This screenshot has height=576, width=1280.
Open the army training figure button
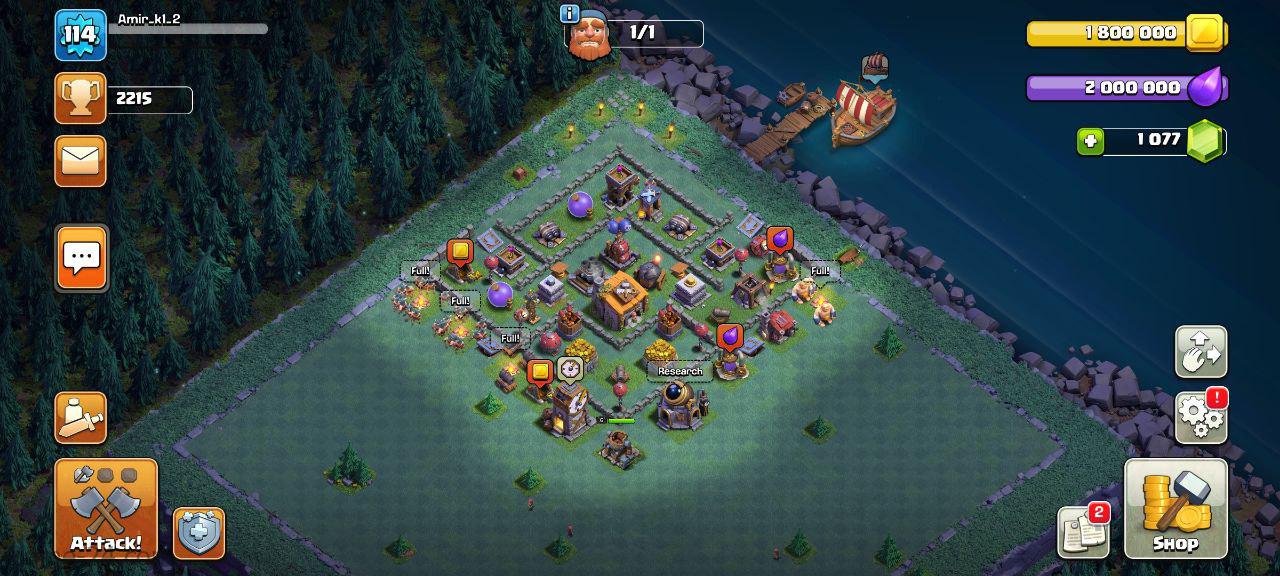(x=81, y=418)
